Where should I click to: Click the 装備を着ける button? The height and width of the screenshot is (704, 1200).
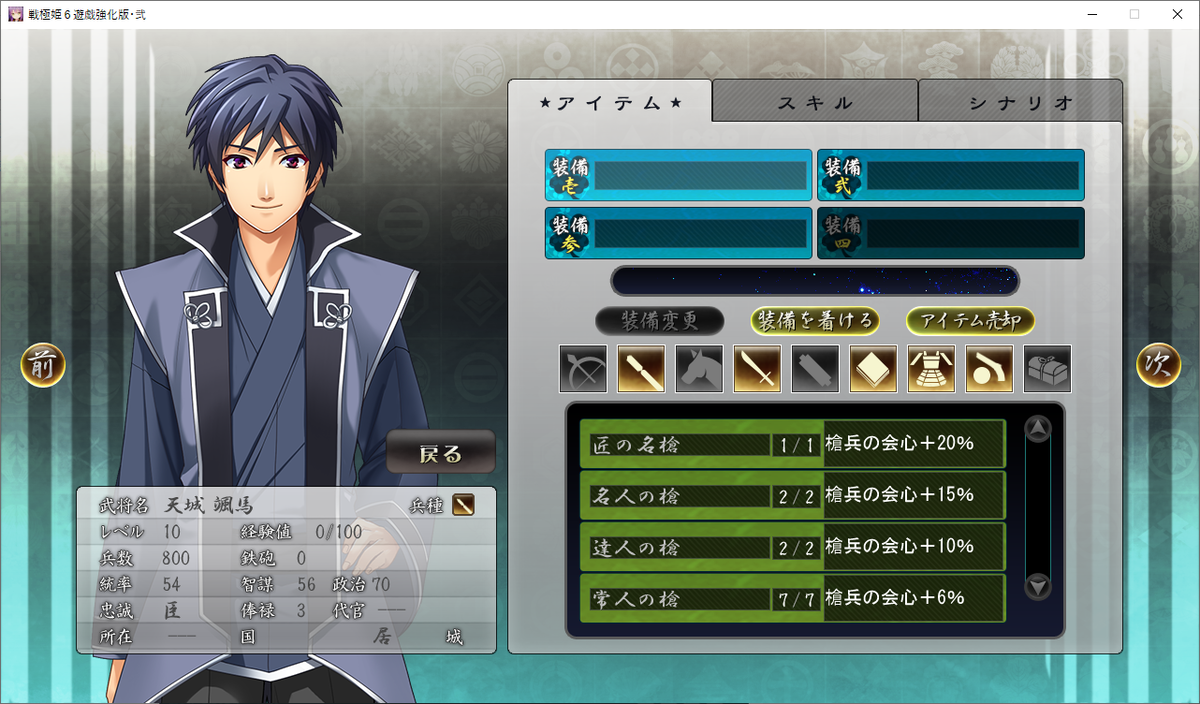pos(816,321)
